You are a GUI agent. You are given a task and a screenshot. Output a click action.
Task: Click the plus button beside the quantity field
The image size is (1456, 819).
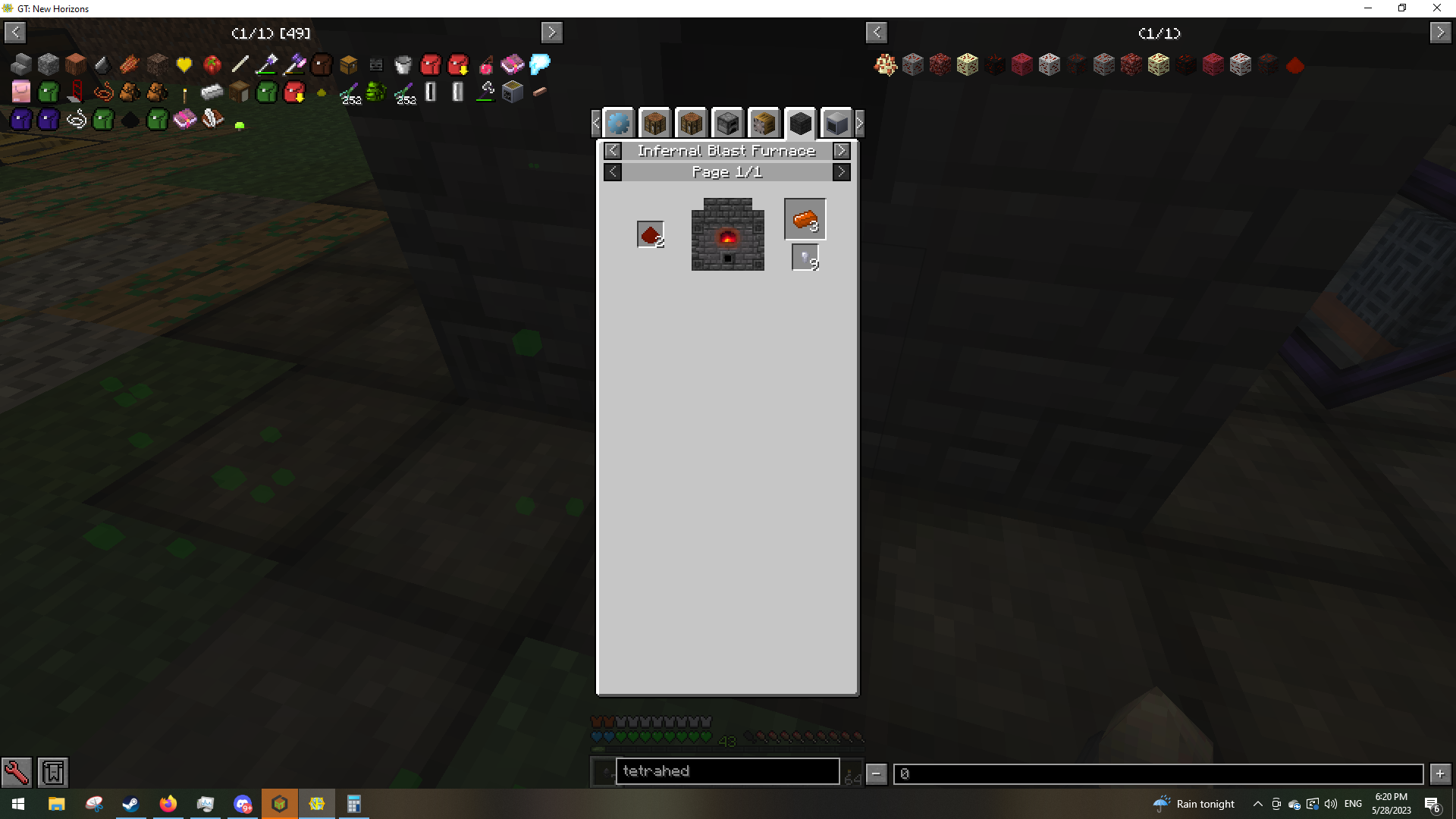pos(1440,773)
